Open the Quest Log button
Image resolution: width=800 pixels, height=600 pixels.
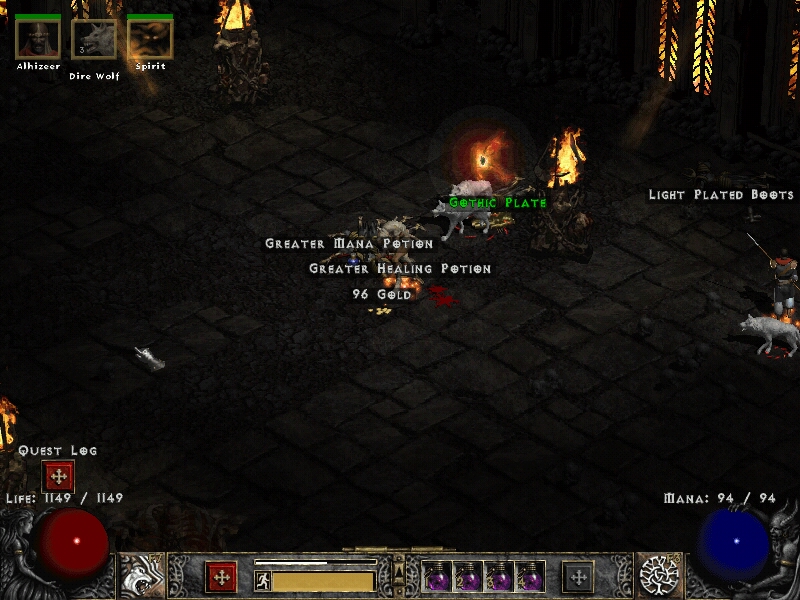(58, 476)
